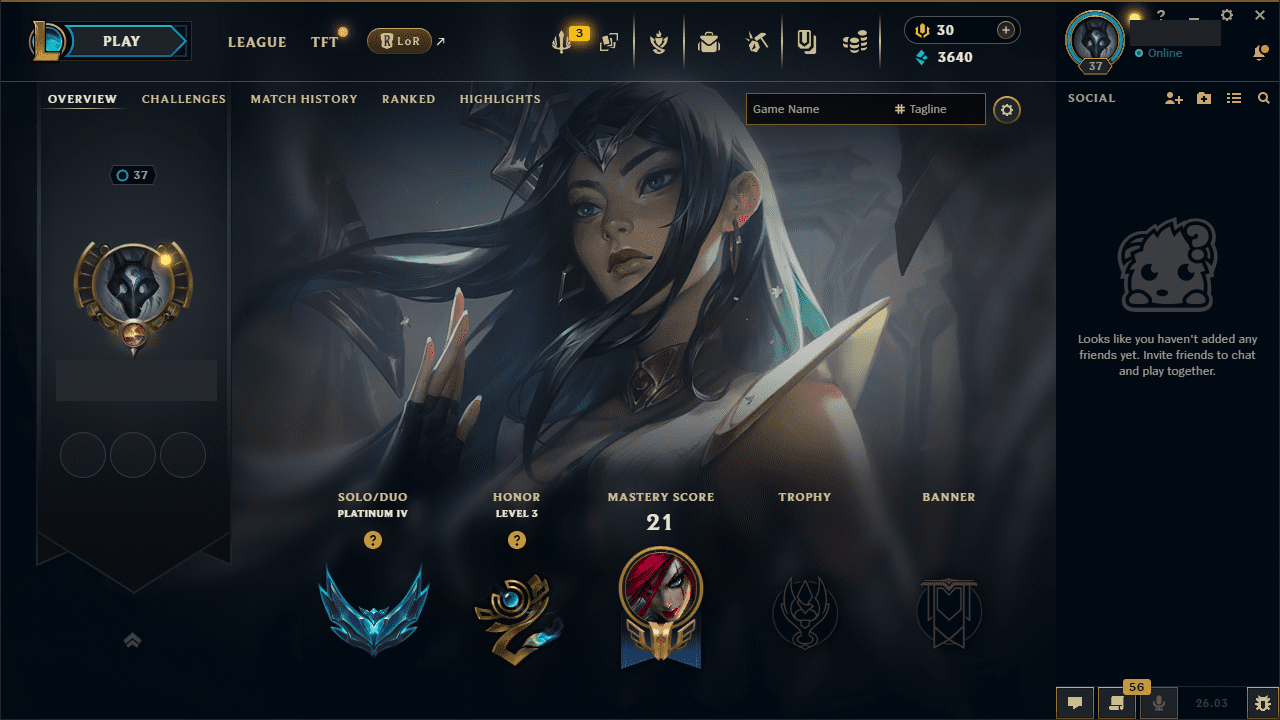Viewport: 1280px width, 720px height.
Task: Collapse the profile banner with the chevron
Action: (133, 640)
